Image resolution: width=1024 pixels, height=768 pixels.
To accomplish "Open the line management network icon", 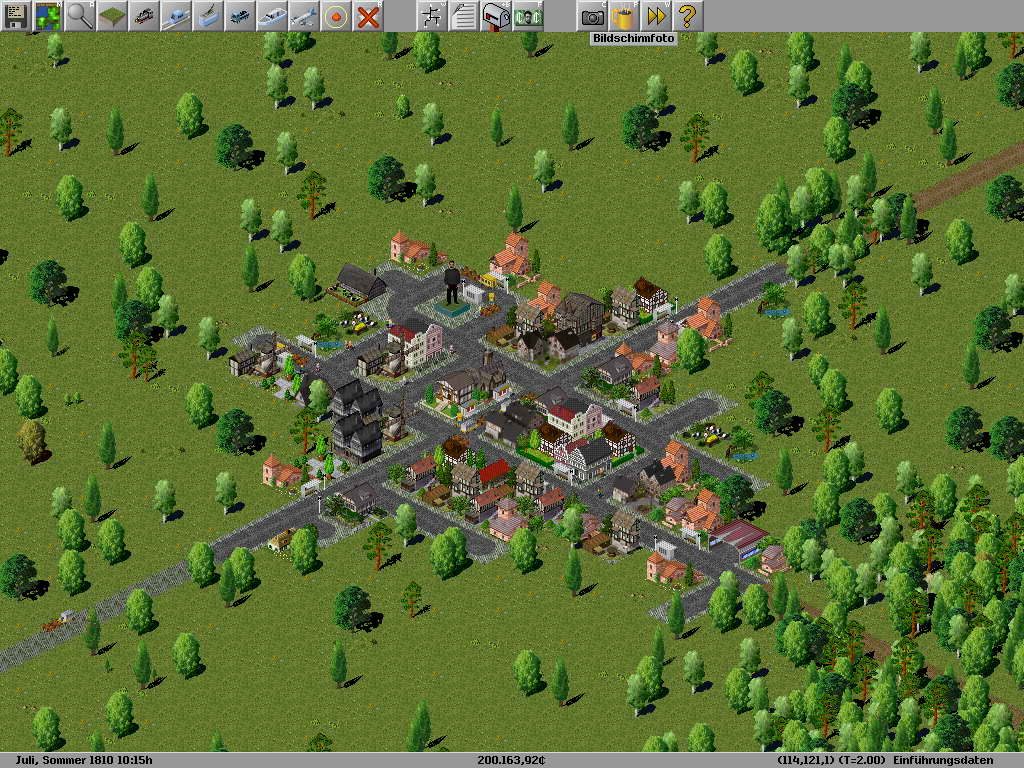I will (x=432, y=16).
